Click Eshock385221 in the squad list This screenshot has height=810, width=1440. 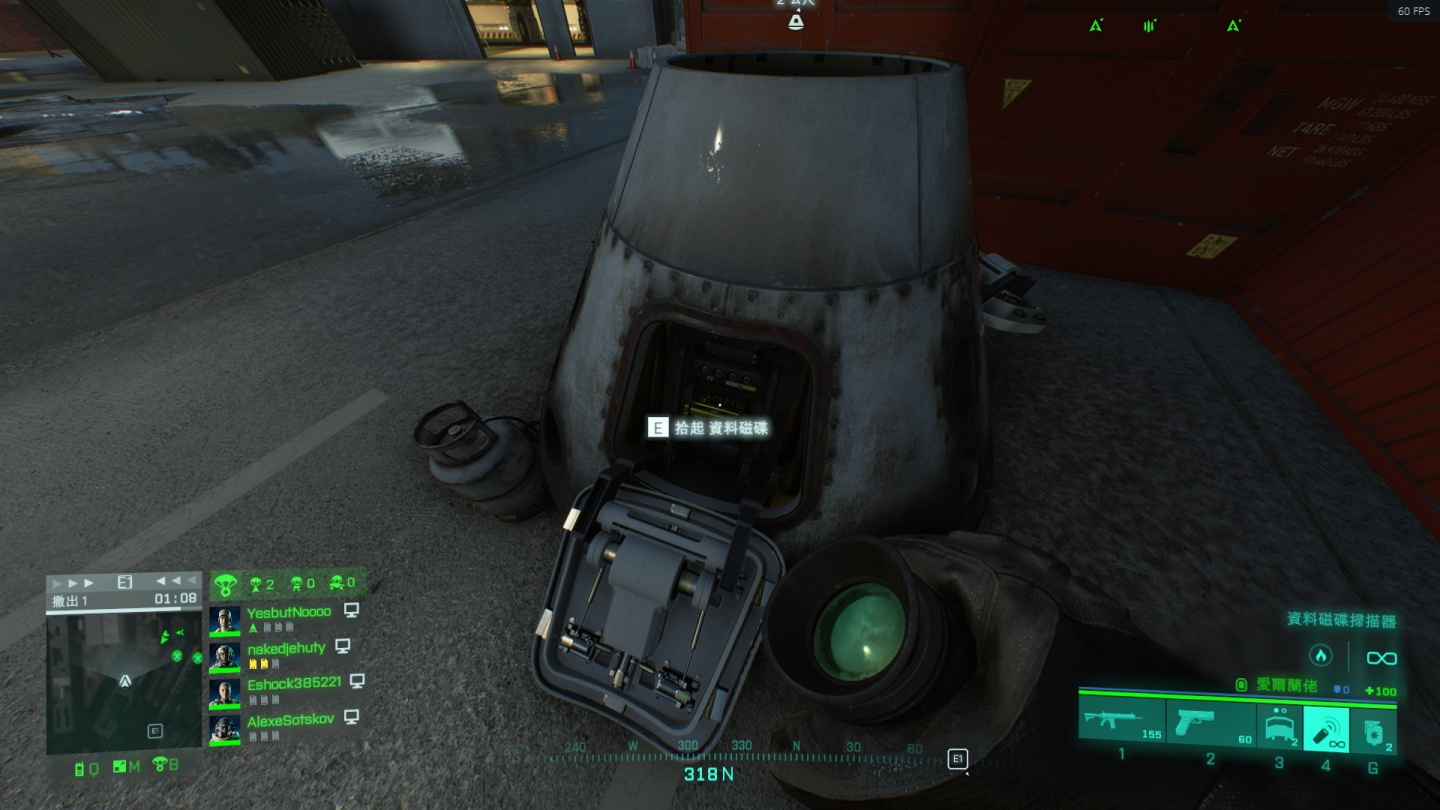[x=294, y=682]
